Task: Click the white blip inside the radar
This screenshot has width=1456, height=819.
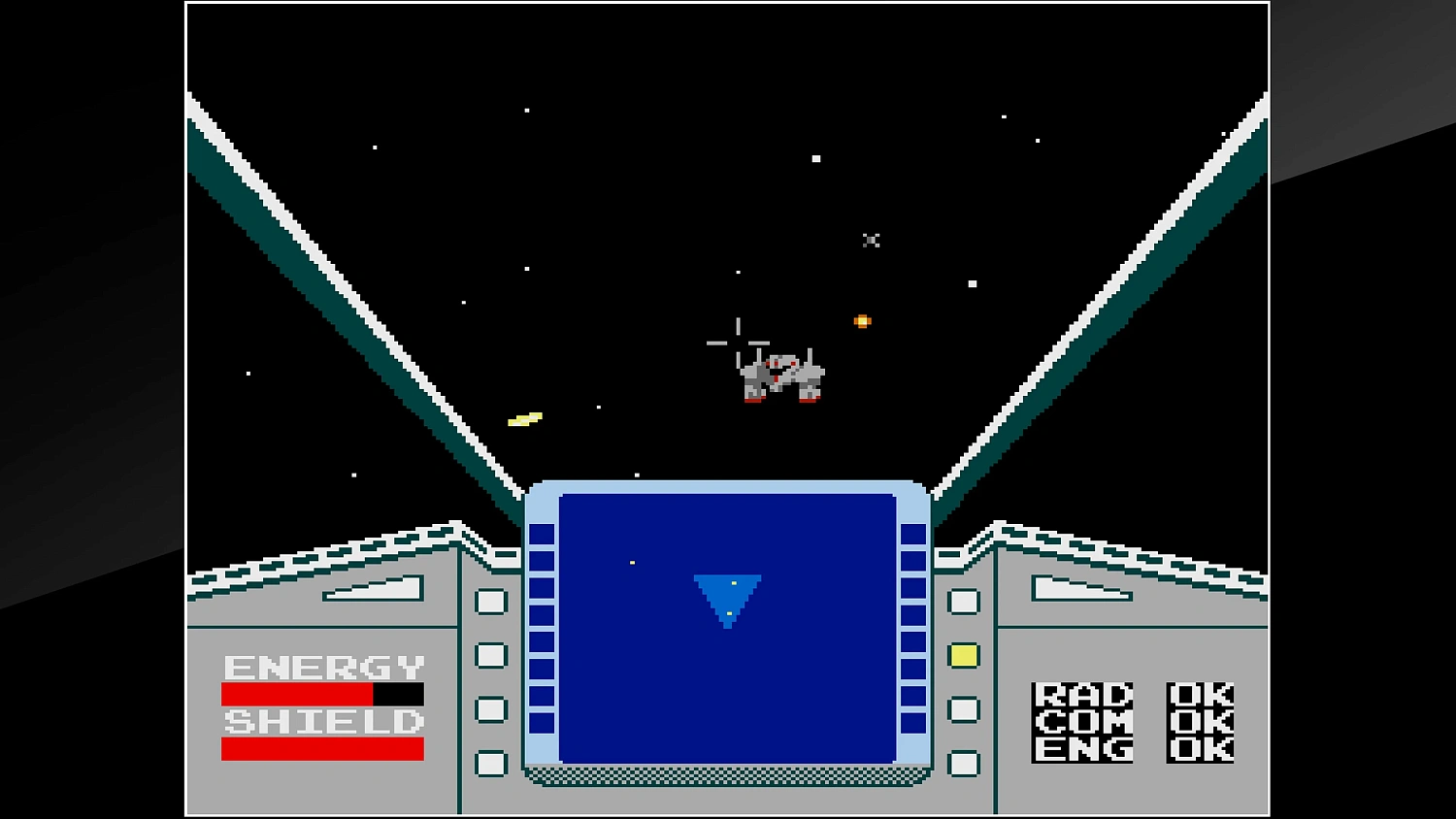Action: point(631,561)
